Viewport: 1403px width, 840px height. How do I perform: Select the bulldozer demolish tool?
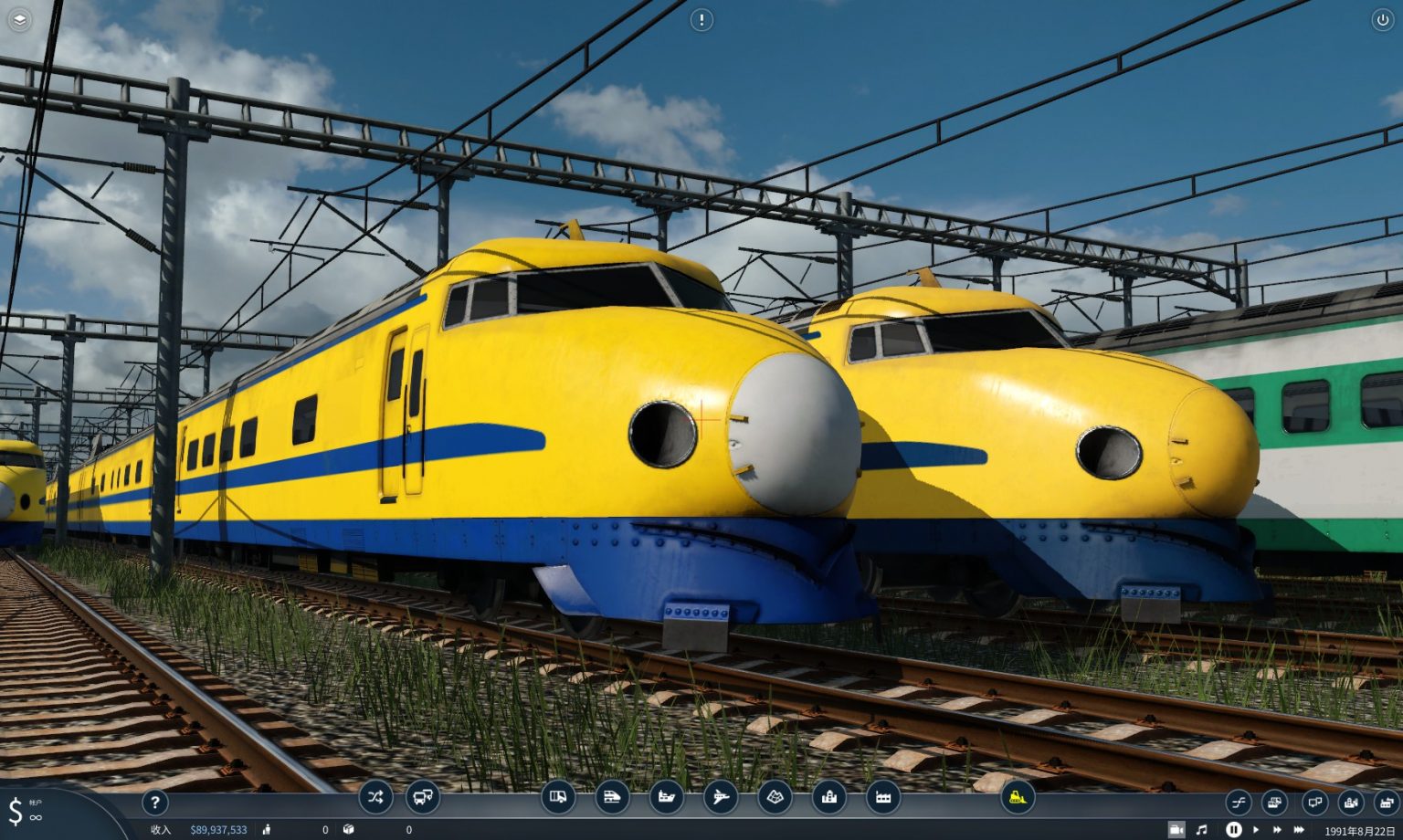click(1017, 798)
